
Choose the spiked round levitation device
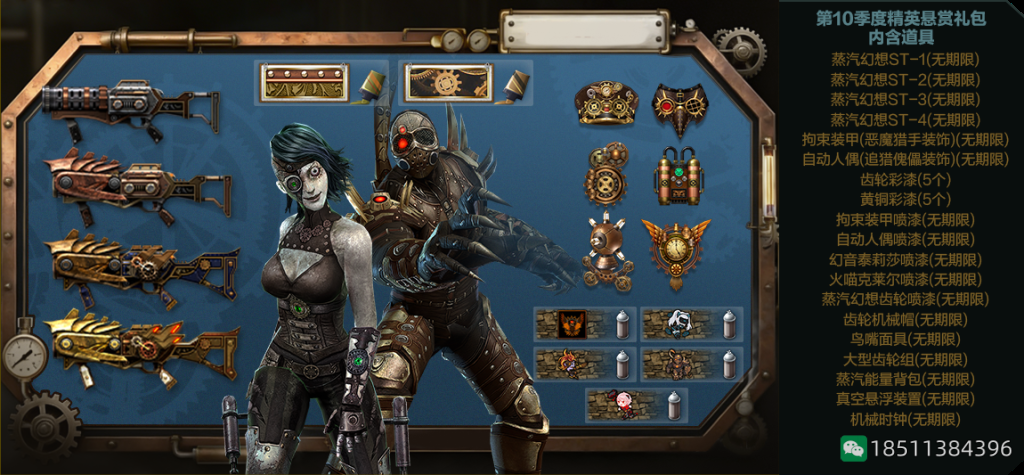[x=604, y=250]
